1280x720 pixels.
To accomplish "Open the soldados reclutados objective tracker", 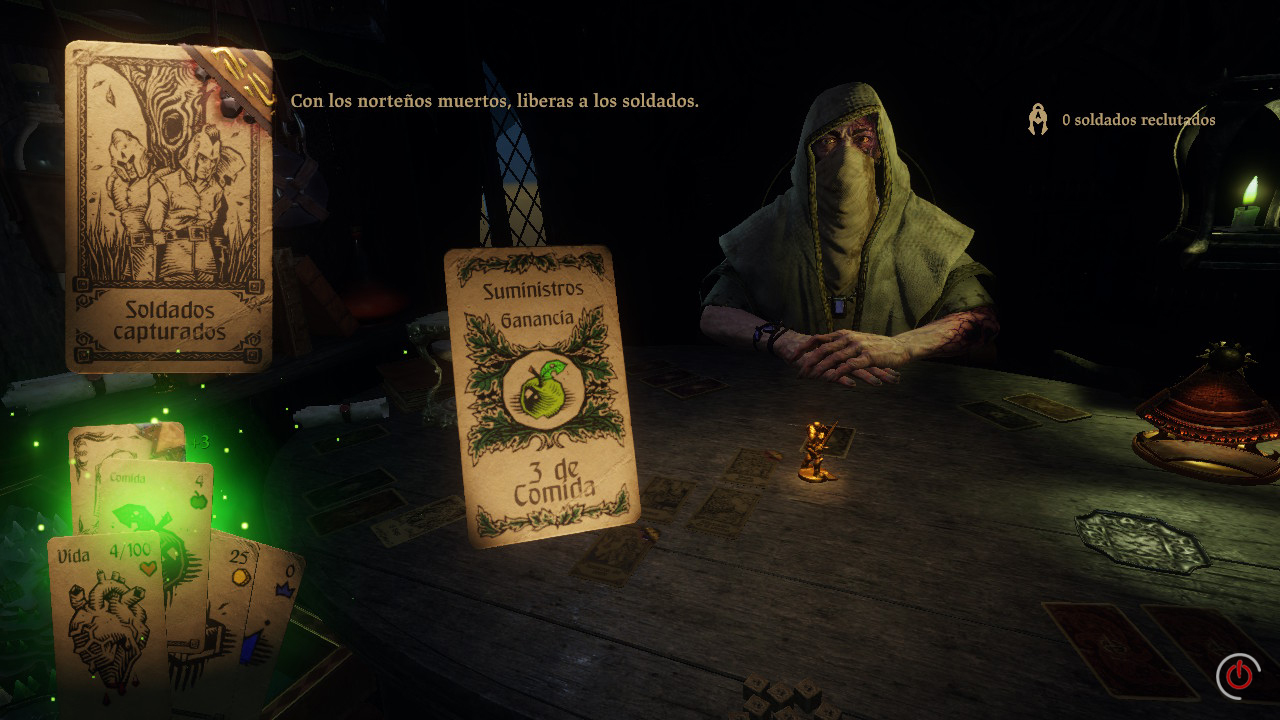I will coord(1123,120).
